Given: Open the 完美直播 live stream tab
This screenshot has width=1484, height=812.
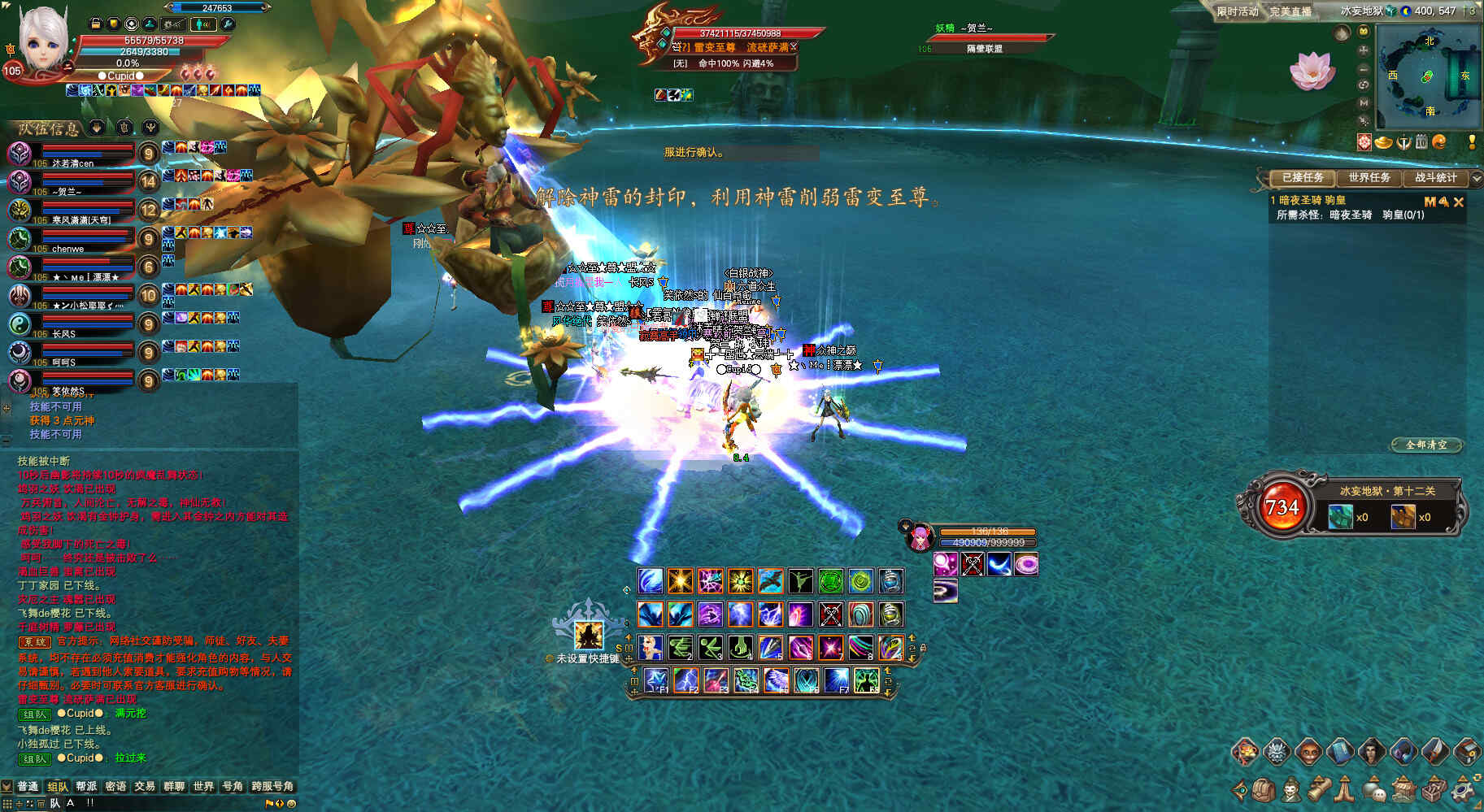Looking at the screenshot, I should click(x=1290, y=11).
